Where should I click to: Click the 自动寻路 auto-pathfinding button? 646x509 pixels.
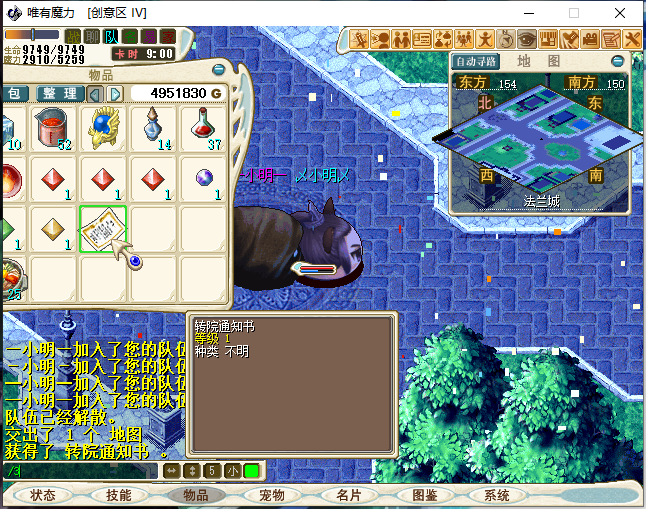pyautogui.click(x=475, y=61)
